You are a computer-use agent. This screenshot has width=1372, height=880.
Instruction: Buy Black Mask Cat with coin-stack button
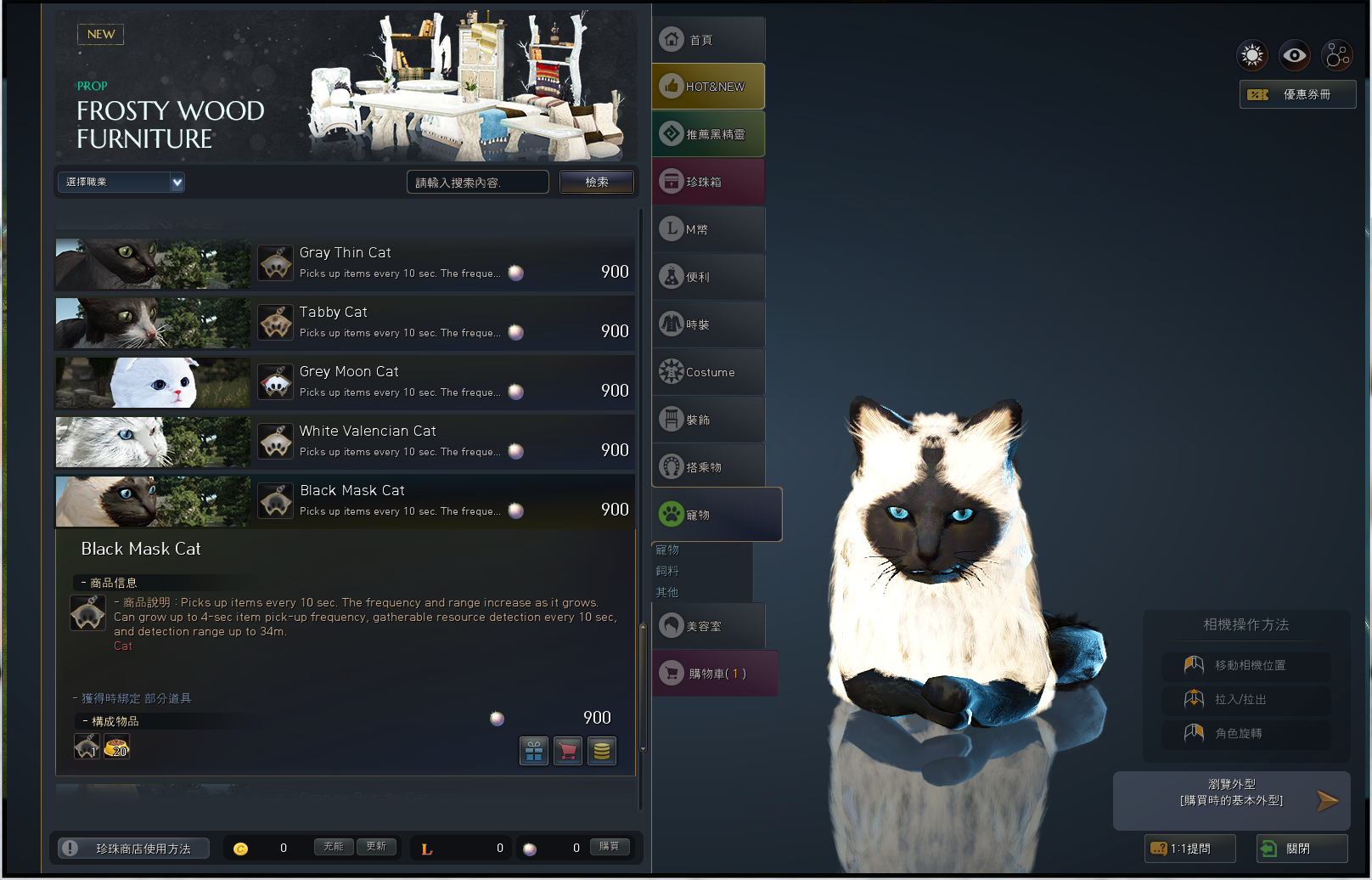(602, 751)
